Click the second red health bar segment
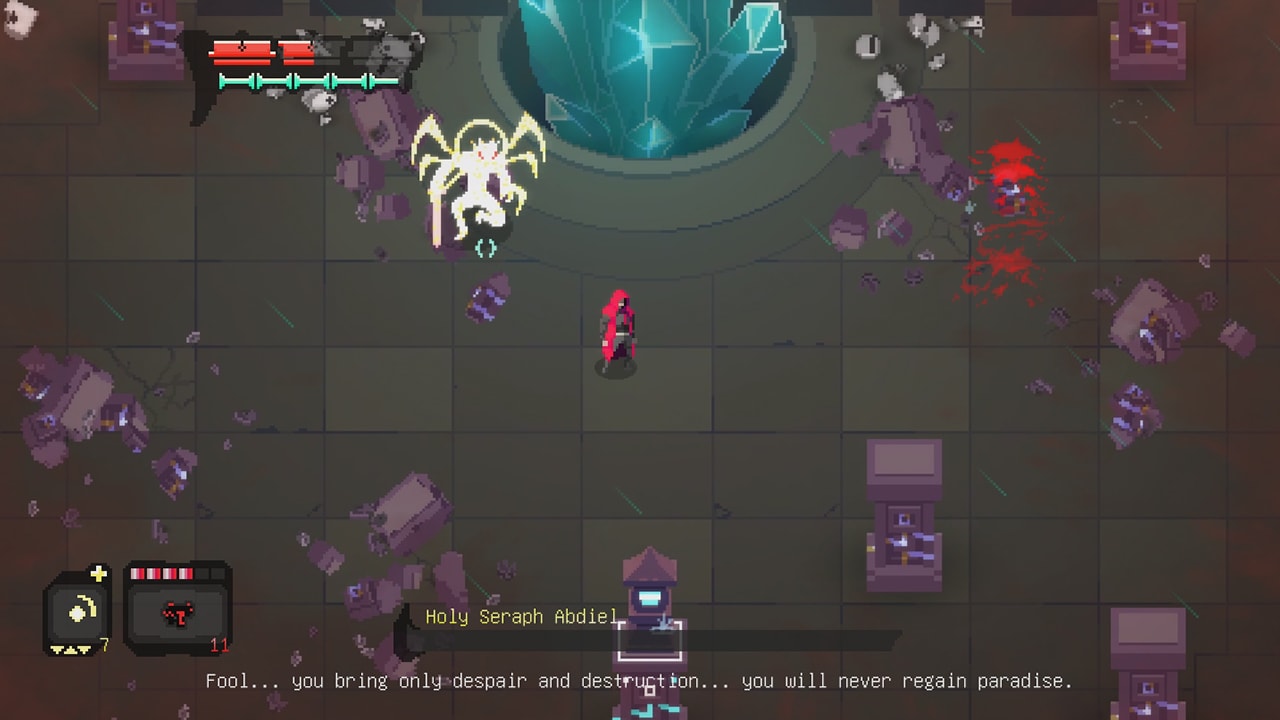 [296, 50]
